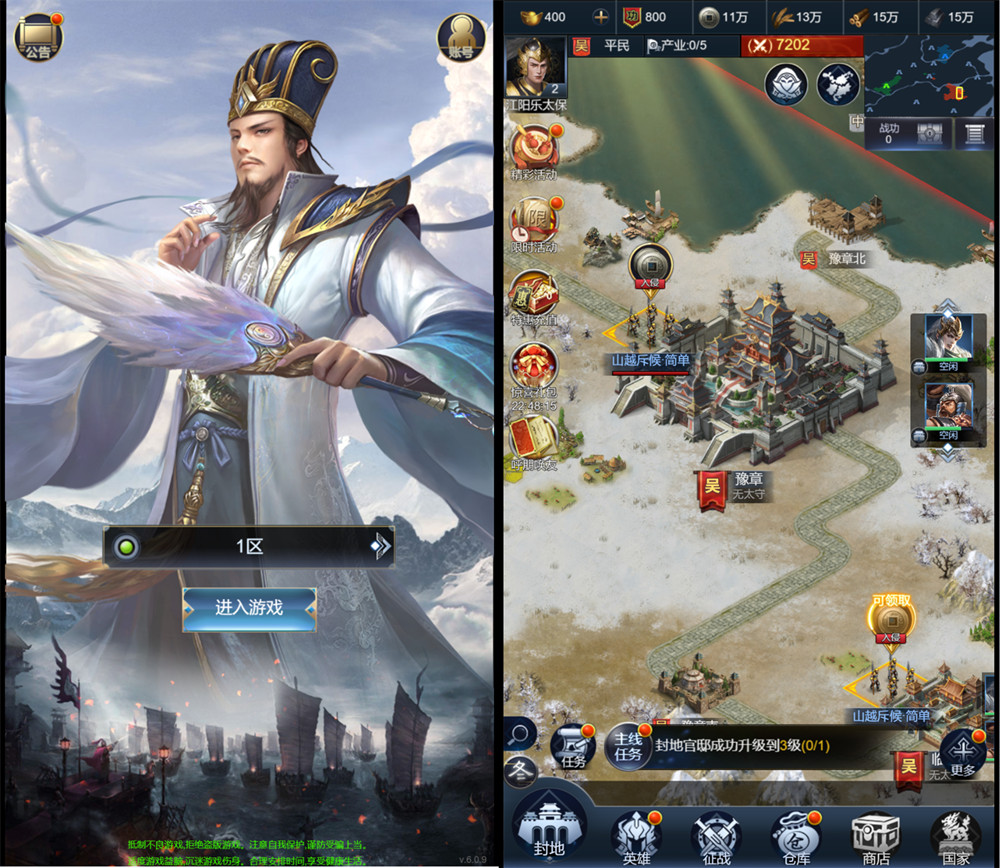Enter the game with 进入游戏 button
The height and width of the screenshot is (868, 1000).
249,608
